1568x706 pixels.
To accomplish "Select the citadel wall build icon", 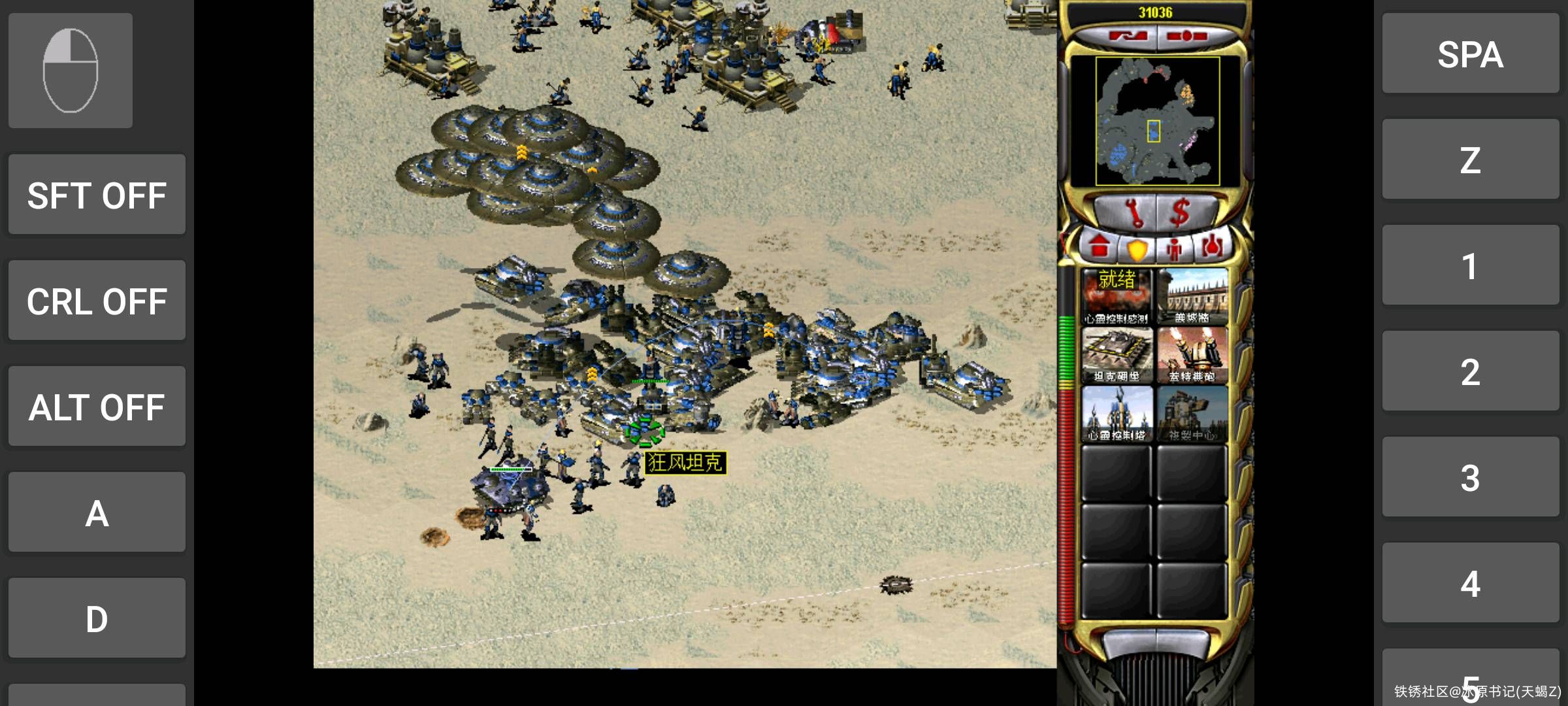I will click(1192, 297).
